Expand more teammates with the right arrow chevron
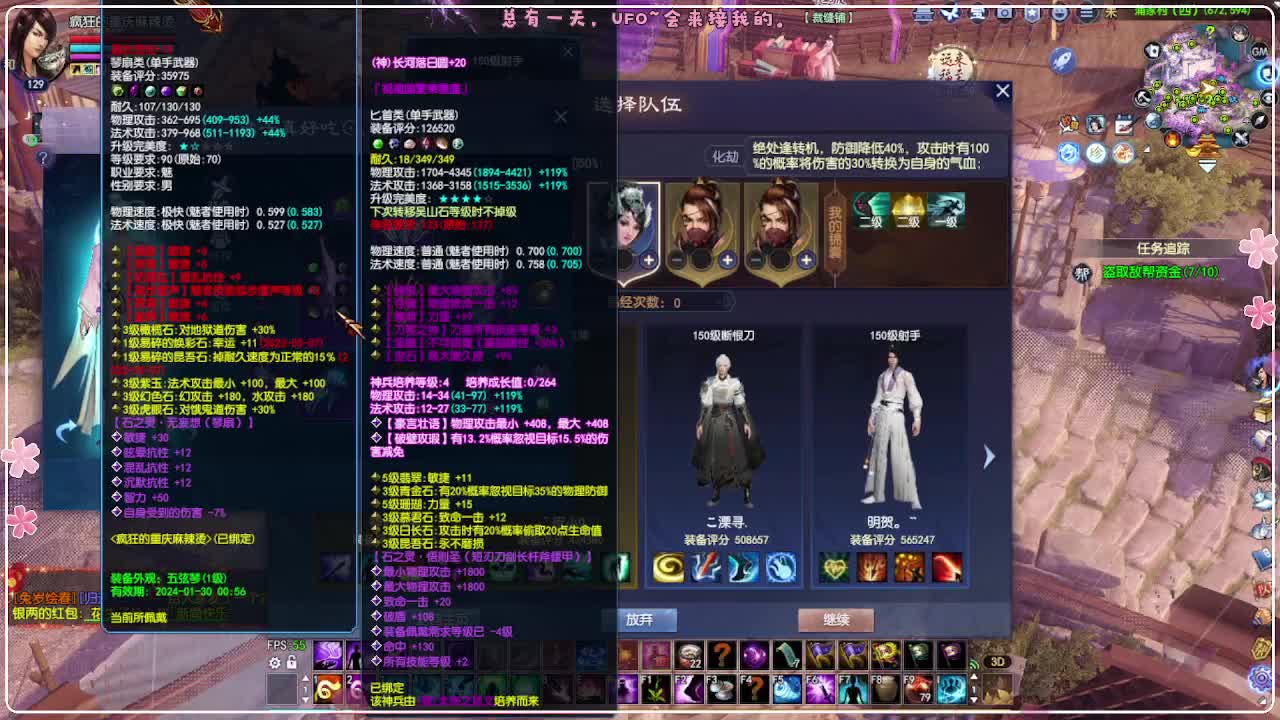The width and height of the screenshot is (1280, 720). point(989,456)
